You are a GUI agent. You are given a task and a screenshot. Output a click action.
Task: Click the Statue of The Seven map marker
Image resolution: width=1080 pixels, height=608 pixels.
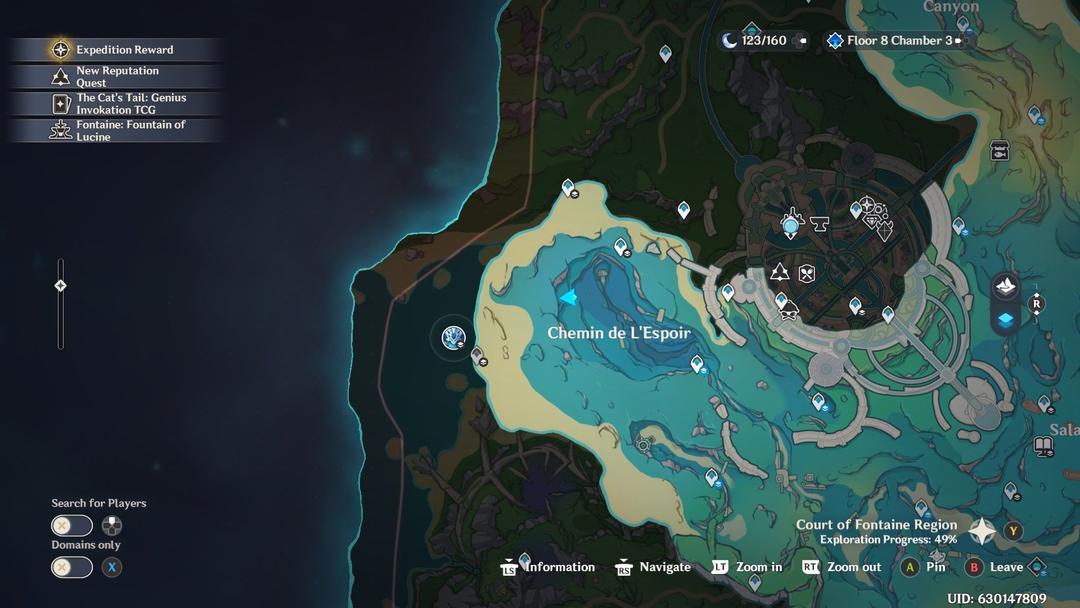click(x=792, y=224)
